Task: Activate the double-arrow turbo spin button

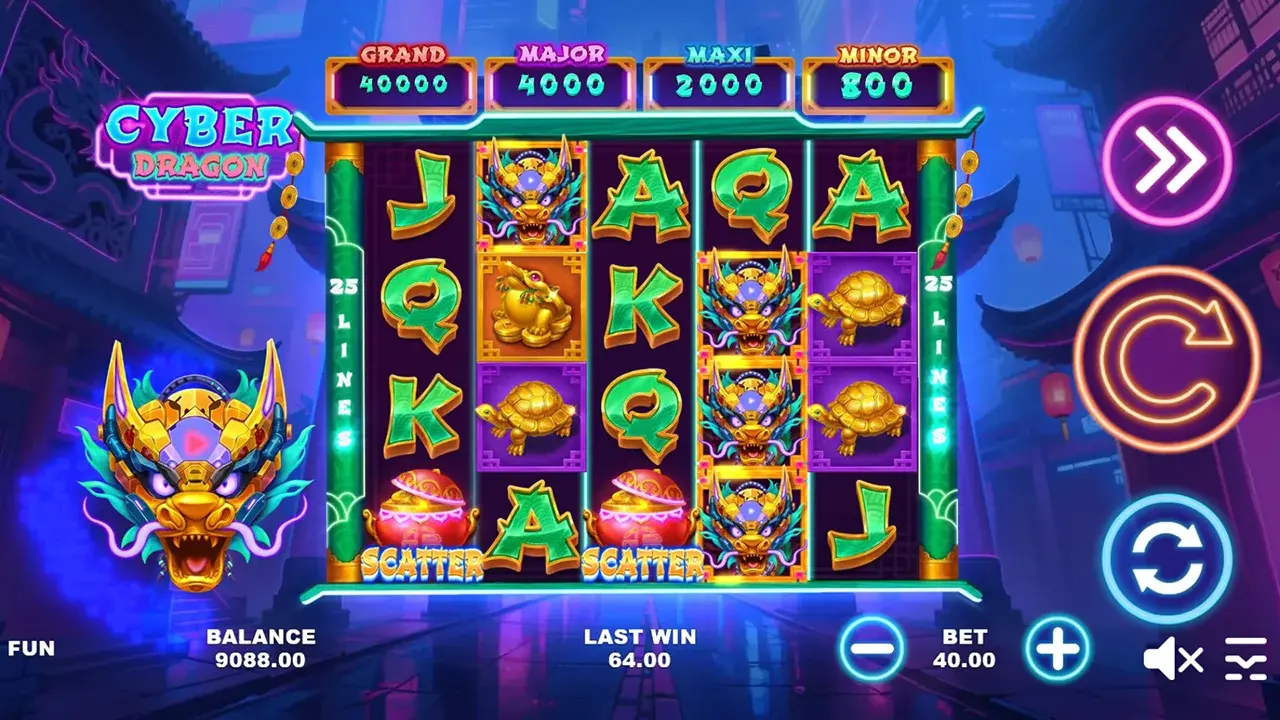Action: coord(1167,160)
